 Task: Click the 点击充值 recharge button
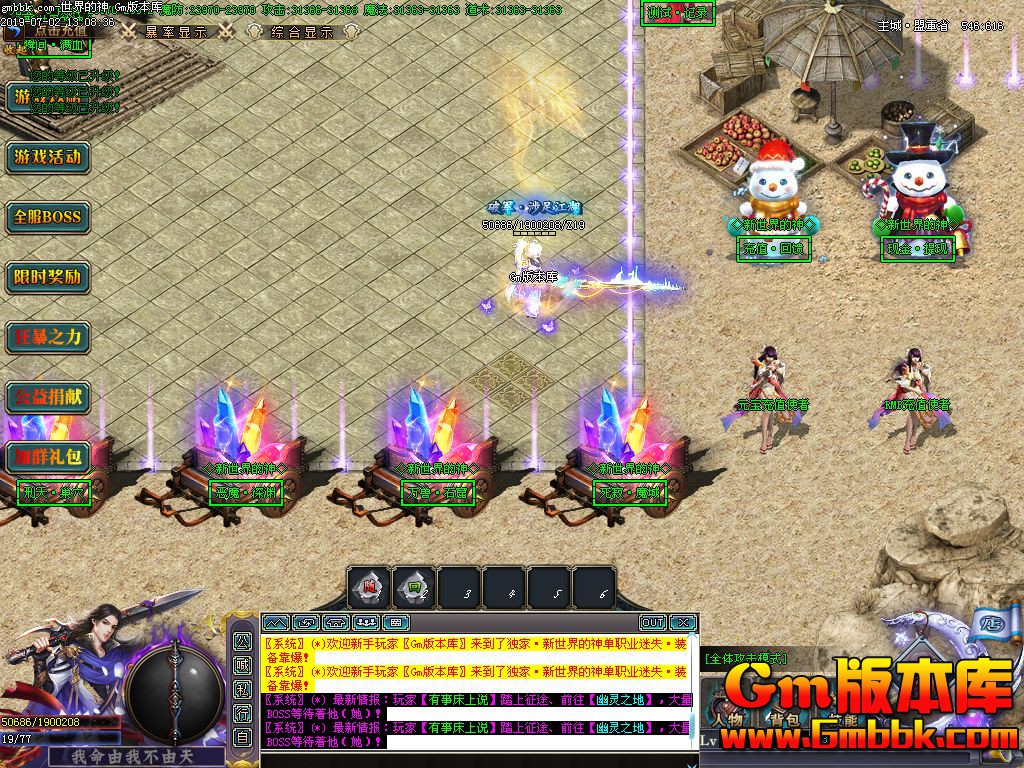(x=58, y=31)
